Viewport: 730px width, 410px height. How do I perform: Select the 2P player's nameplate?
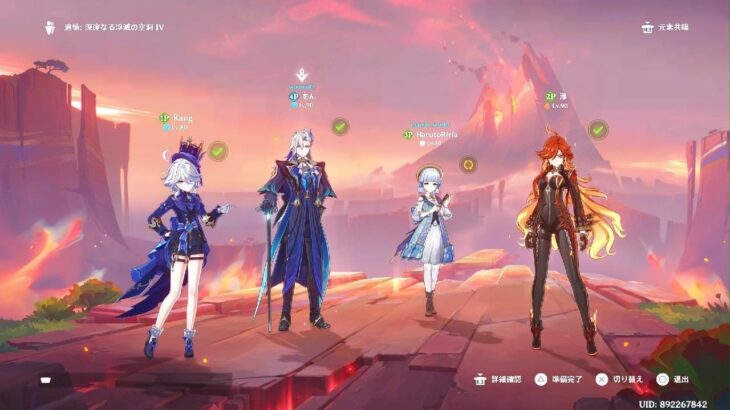pos(557,98)
